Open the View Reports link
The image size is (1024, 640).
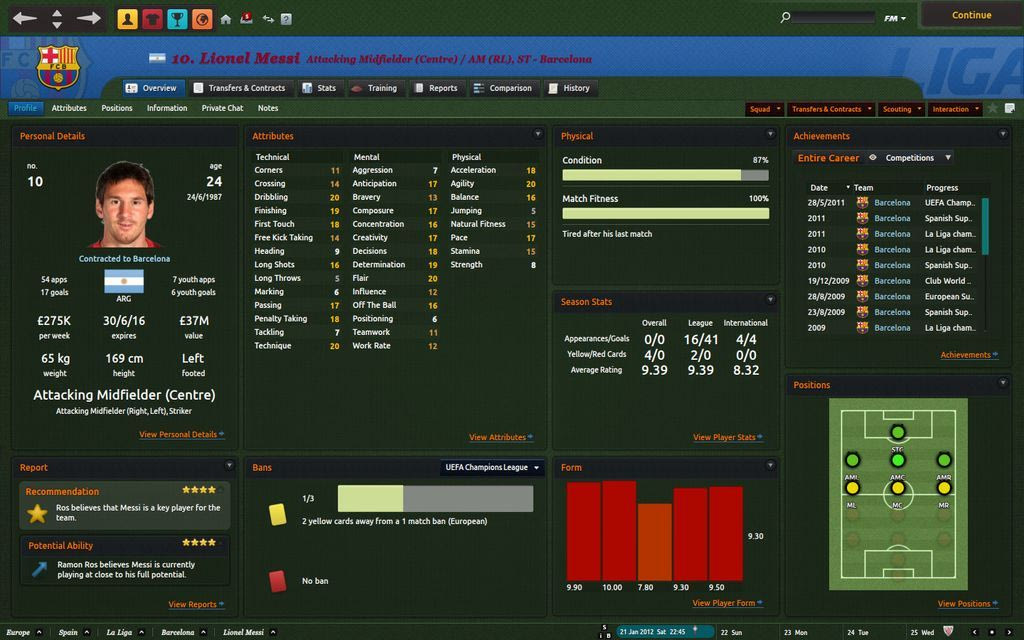(192, 604)
